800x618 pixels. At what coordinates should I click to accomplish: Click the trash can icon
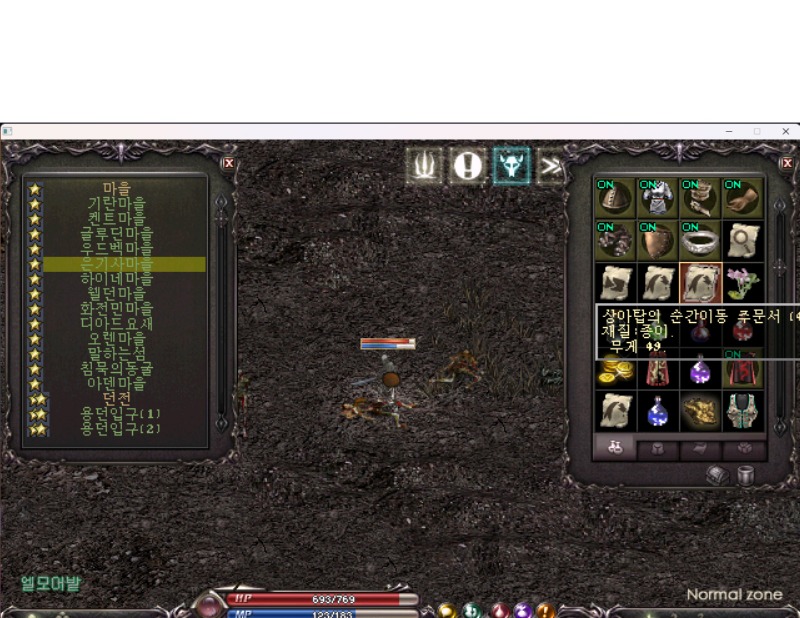click(x=745, y=476)
